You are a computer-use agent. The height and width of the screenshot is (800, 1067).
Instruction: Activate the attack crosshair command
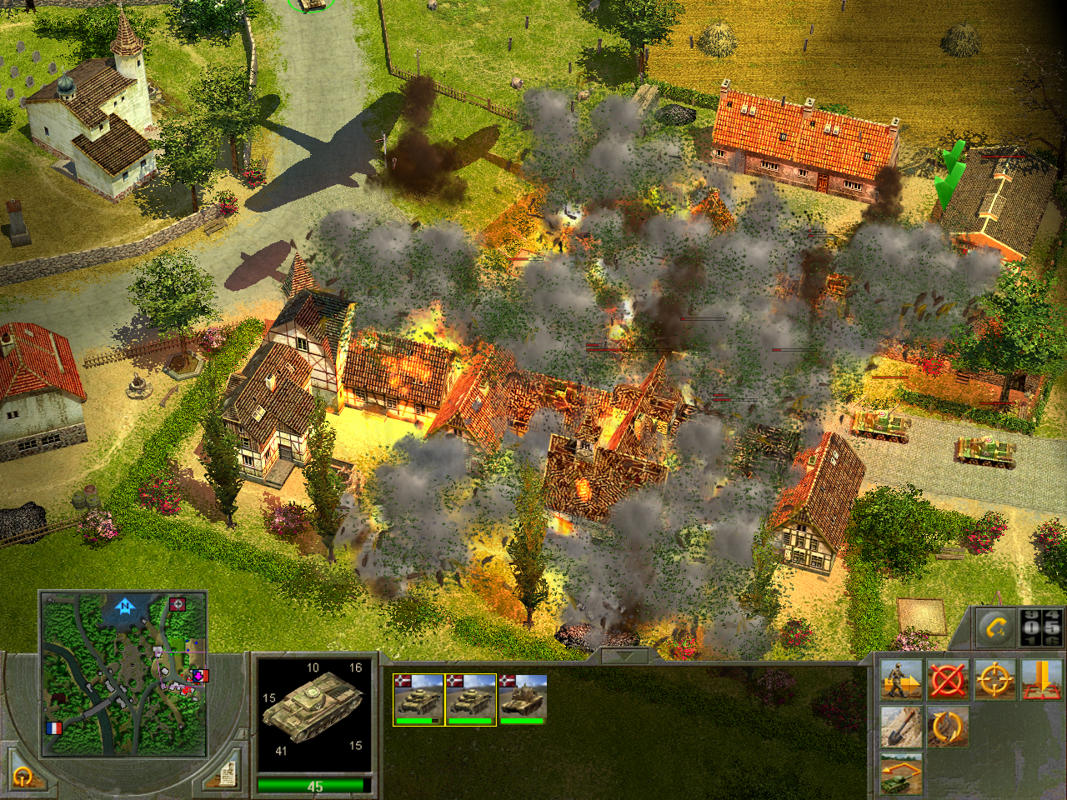994,680
